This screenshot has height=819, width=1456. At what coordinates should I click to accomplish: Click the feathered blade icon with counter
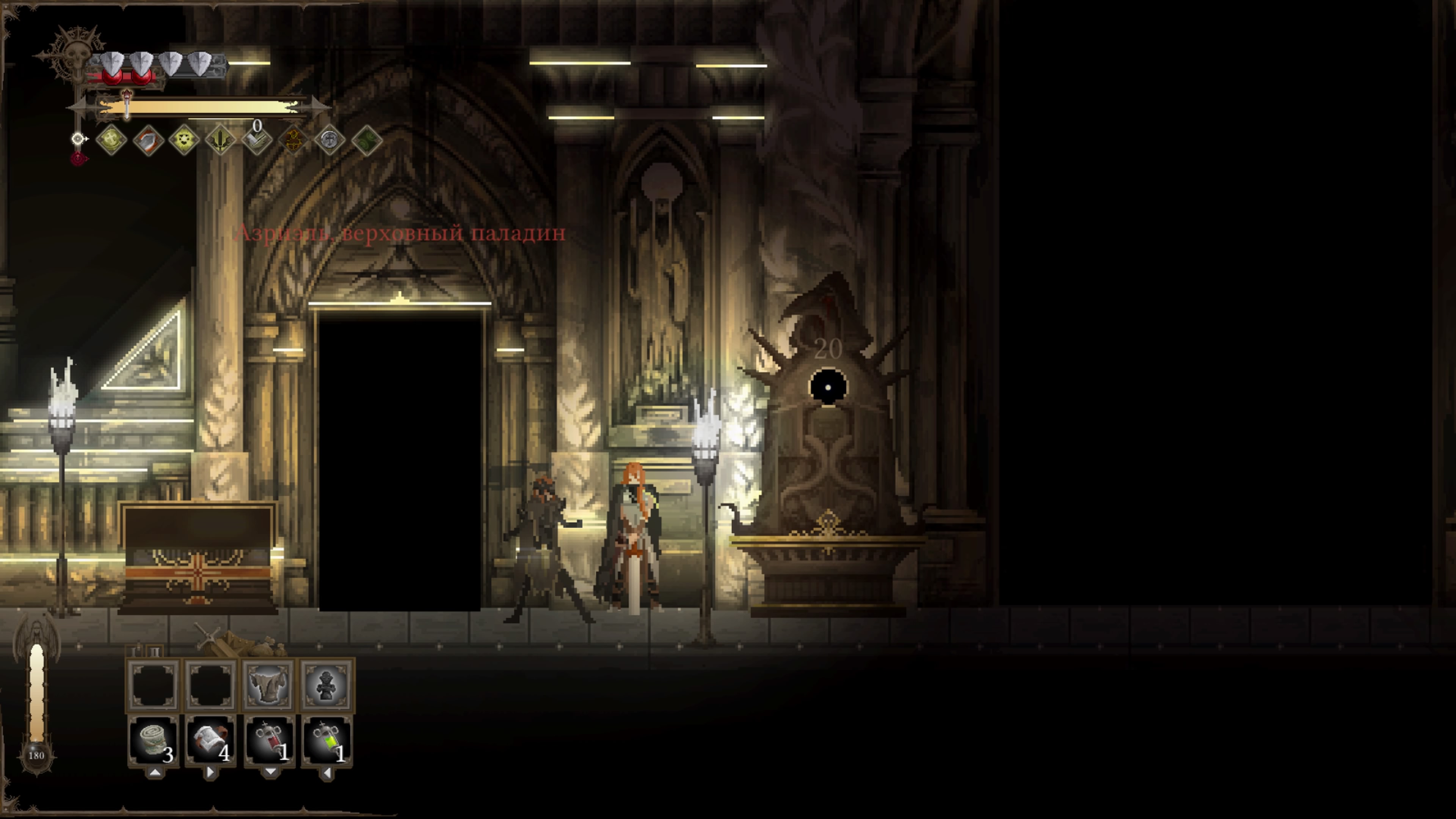click(257, 140)
